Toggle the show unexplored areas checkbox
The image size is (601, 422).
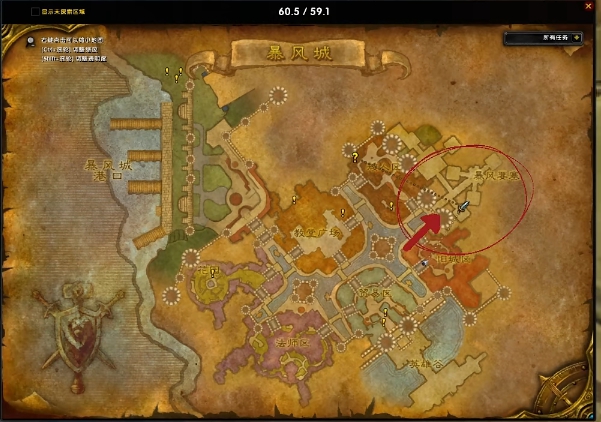coord(36,12)
